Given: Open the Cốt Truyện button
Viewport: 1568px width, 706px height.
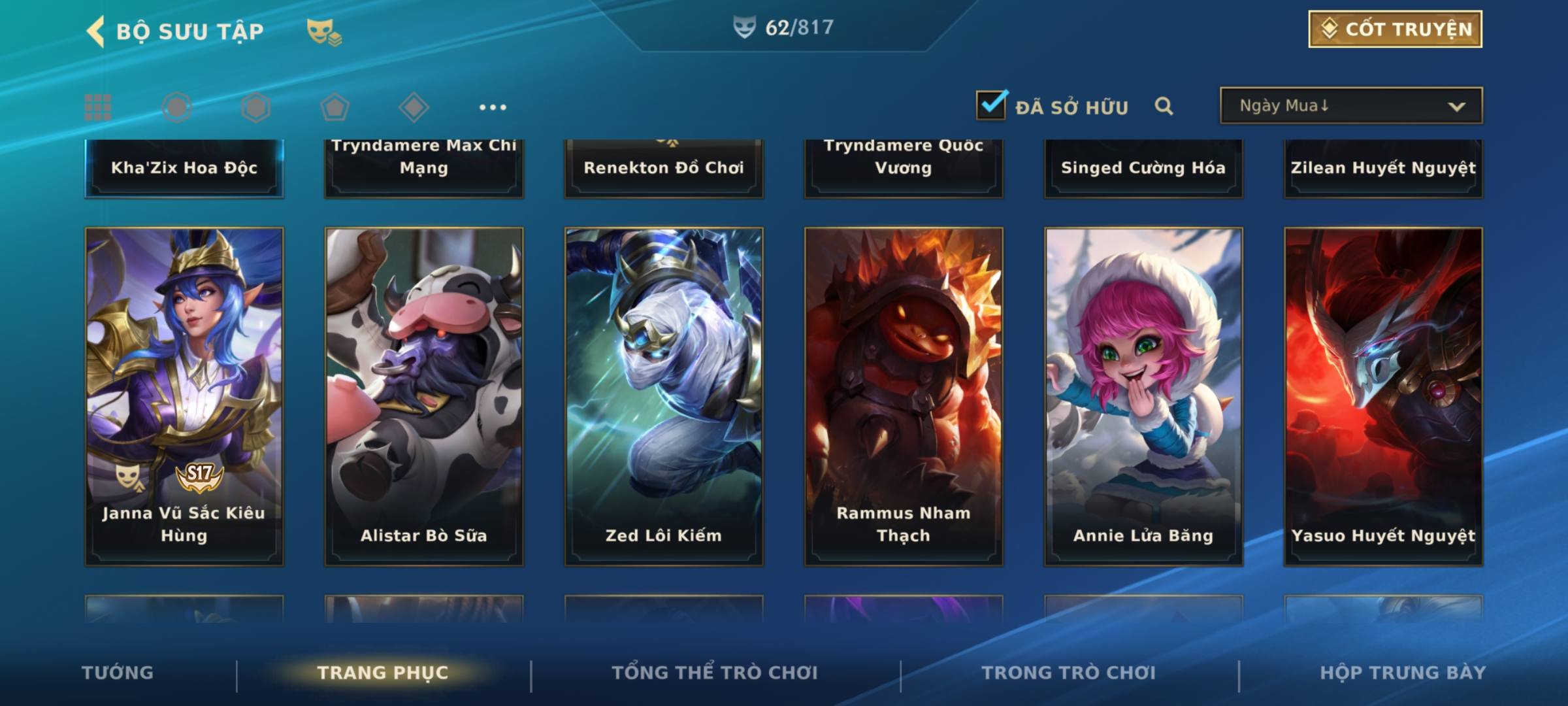Looking at the screenshot, I should point(1395,29).
